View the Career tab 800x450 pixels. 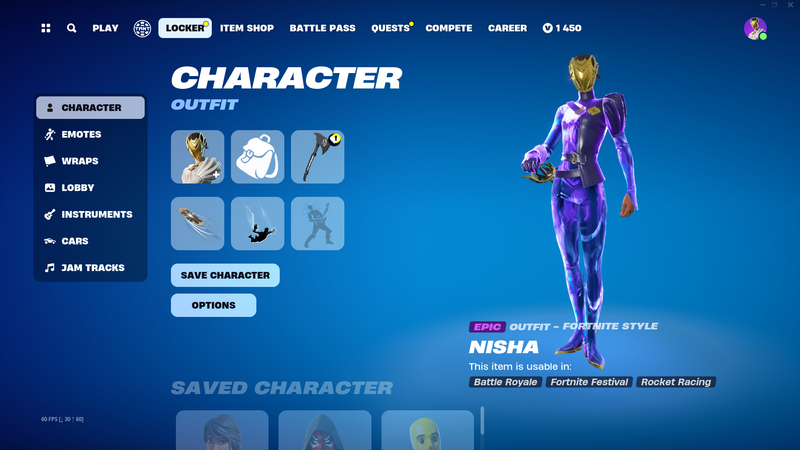click(507, 28)
